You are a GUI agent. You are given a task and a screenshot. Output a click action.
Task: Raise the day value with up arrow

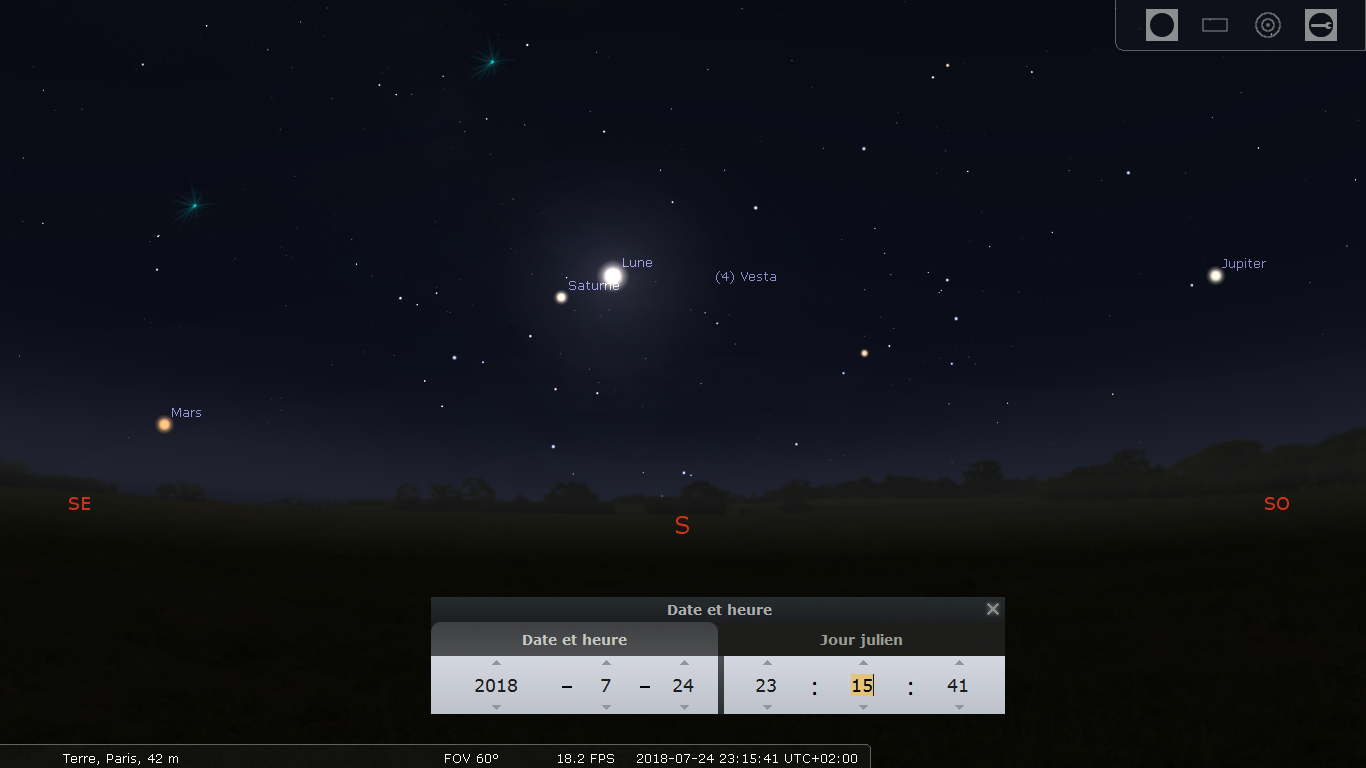684,663
